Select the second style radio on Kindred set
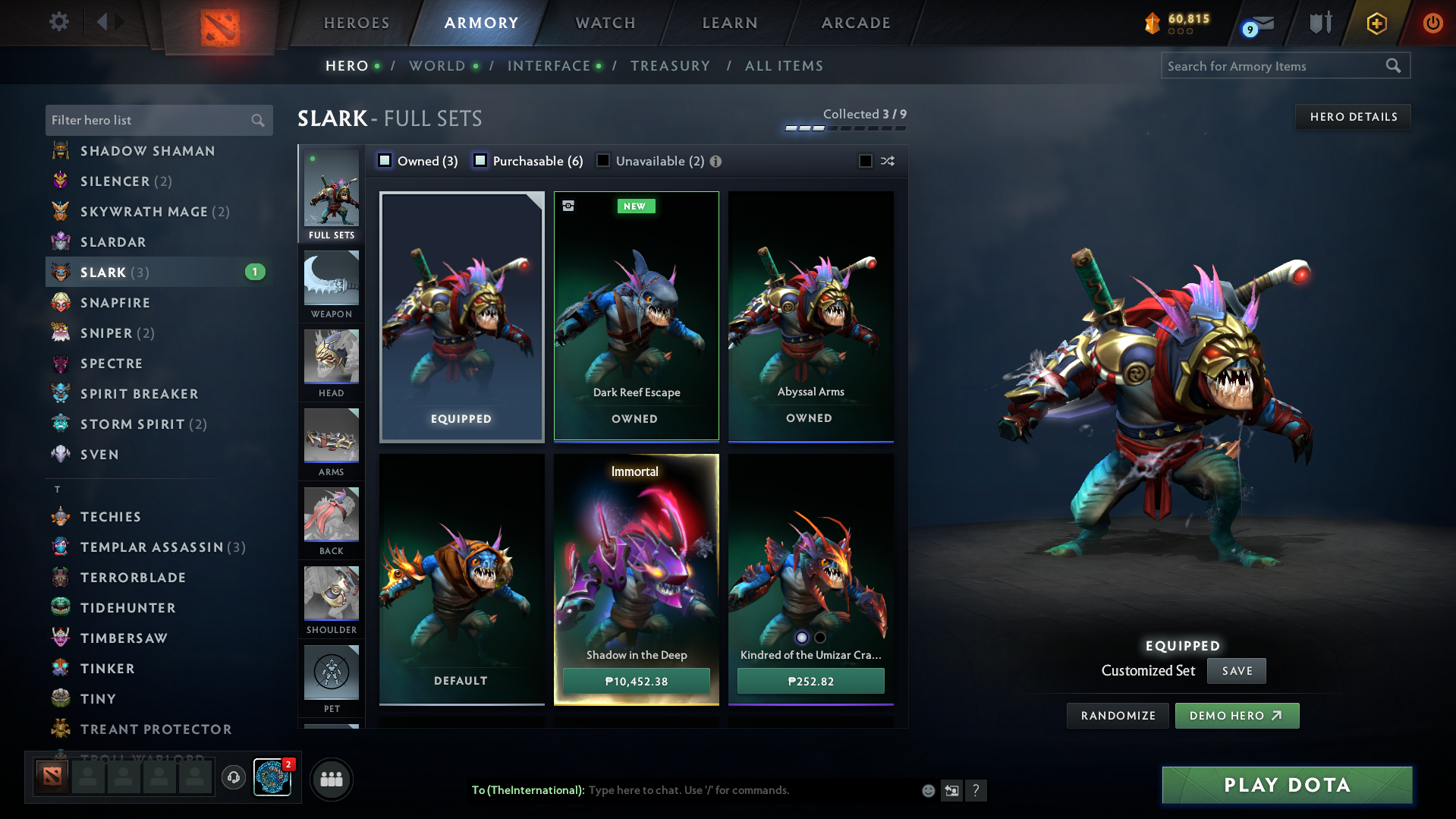The height and width of the screenshot is (819, 1456). pyautogui.click(x=819, y=638)
